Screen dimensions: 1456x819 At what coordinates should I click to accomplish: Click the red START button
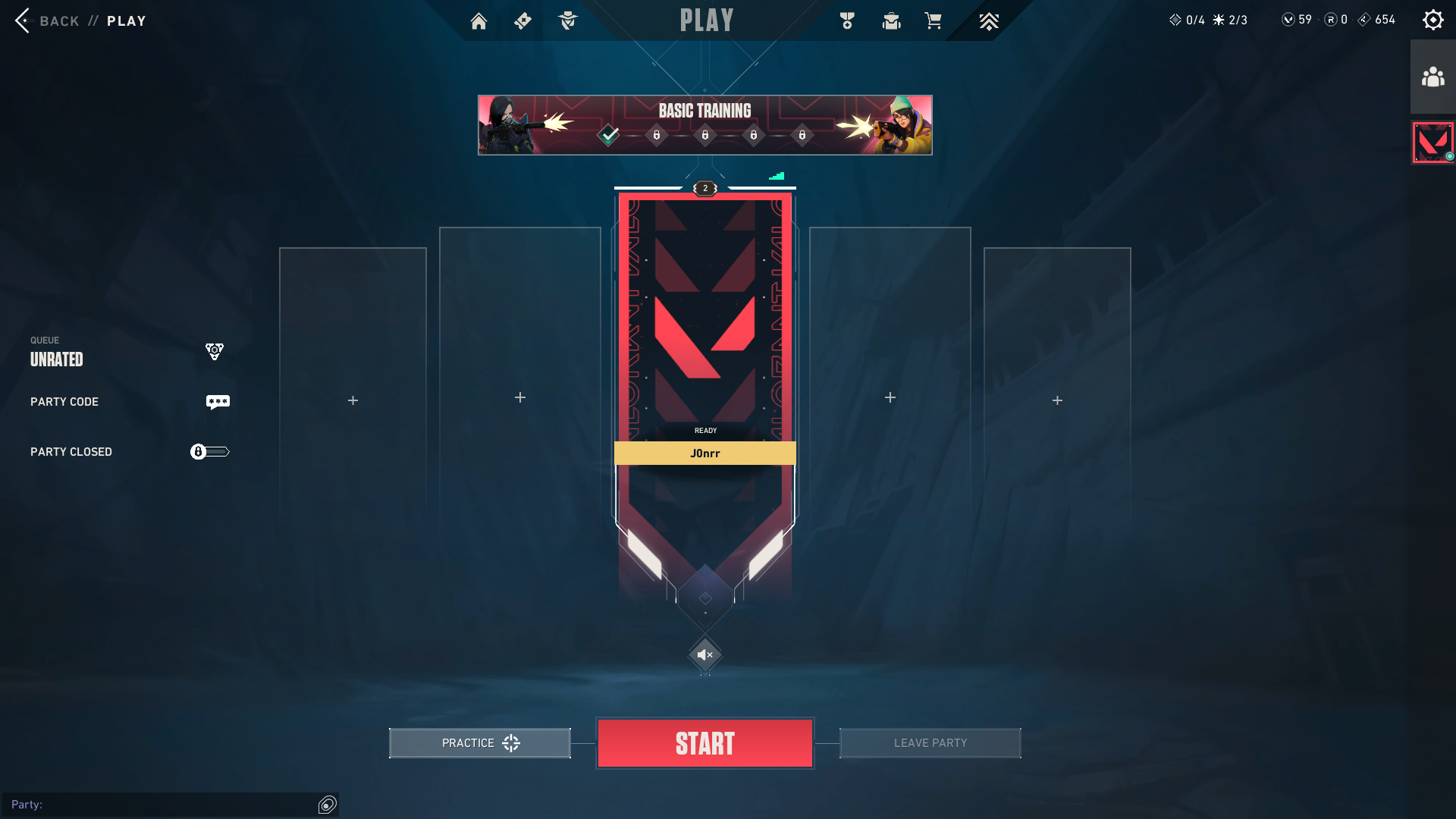(704, 743)
